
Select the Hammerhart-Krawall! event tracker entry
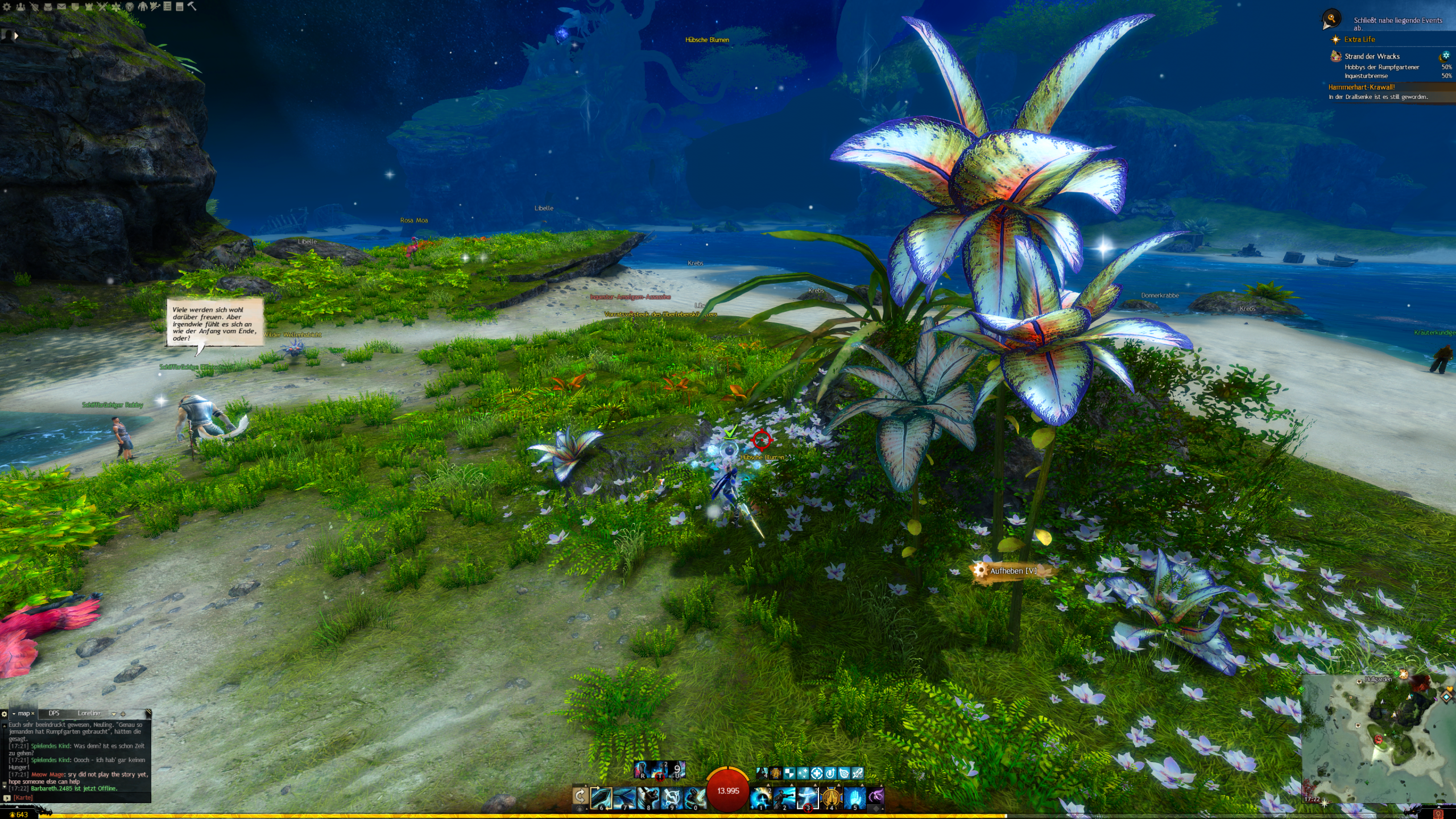(1361, 87)
